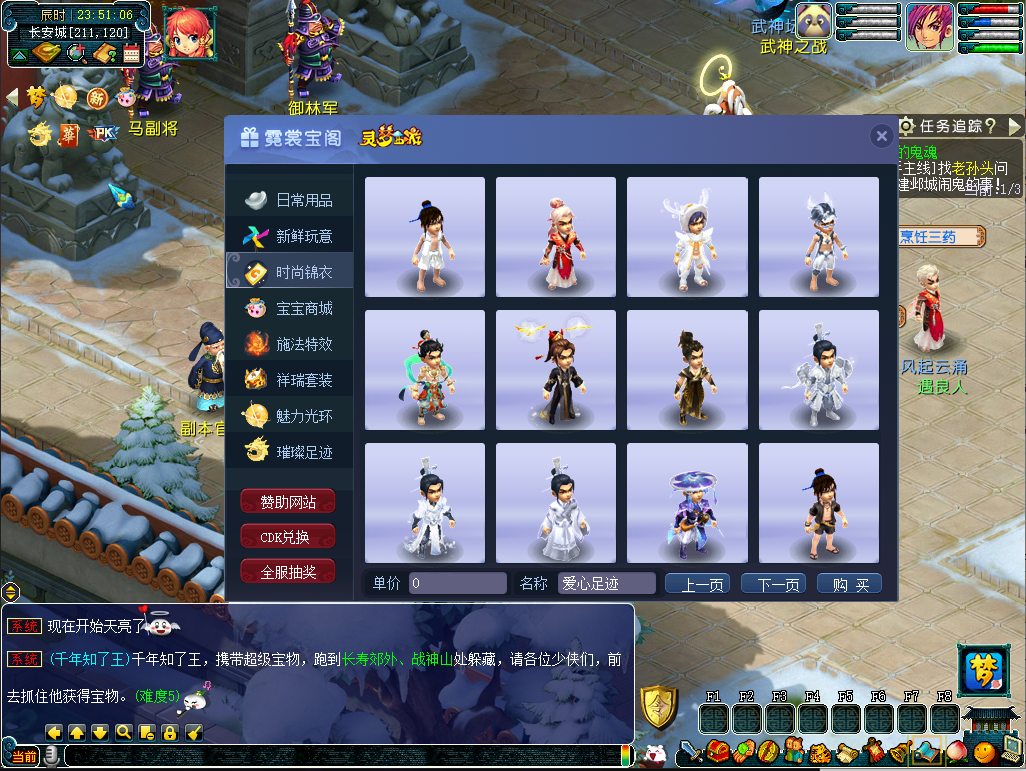Click the 赞助网站 button
Image resolution: width=1026 pixels, height=771 pixels.
coord(288,502)
